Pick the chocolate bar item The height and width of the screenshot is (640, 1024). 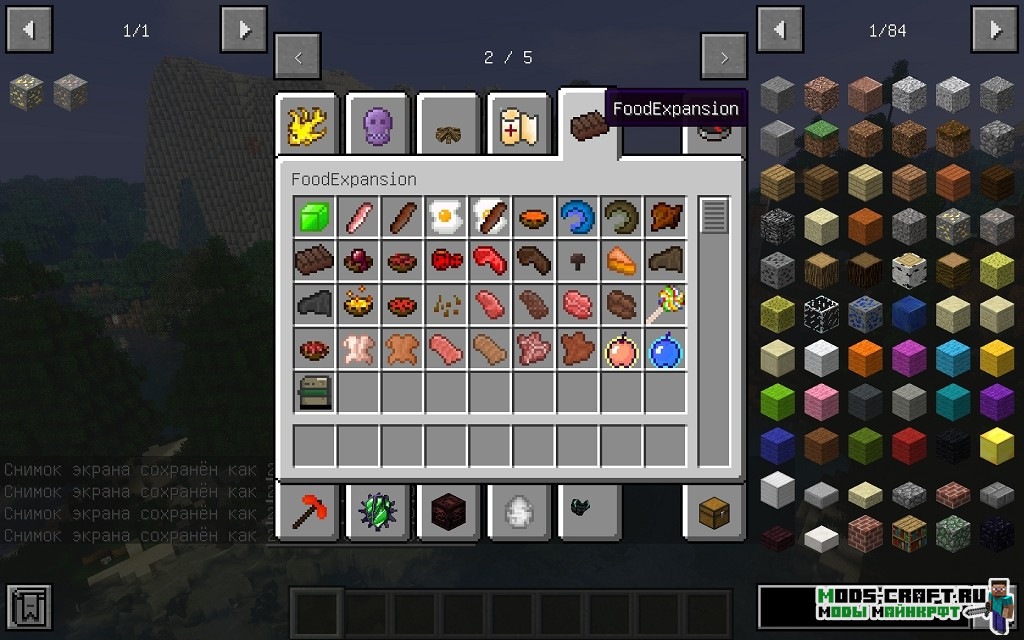pyautogui.click(x=313, y=261)
